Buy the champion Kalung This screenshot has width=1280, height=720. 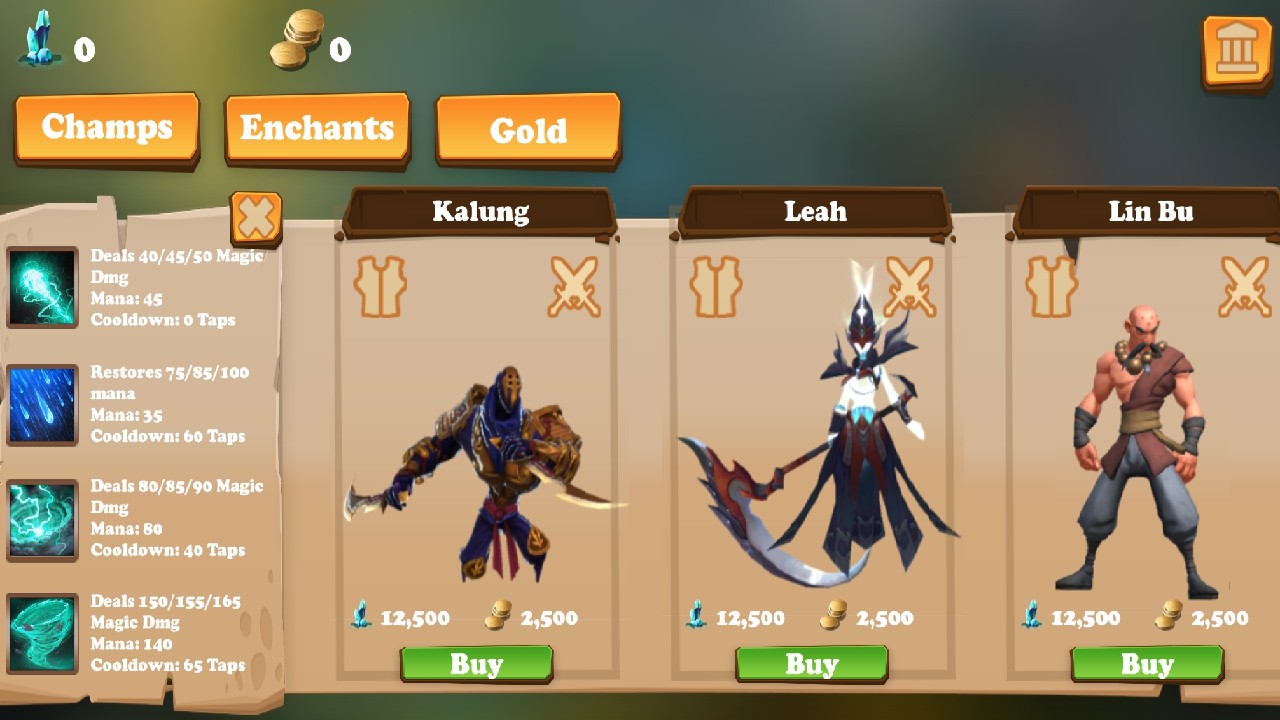pos(476,664)
